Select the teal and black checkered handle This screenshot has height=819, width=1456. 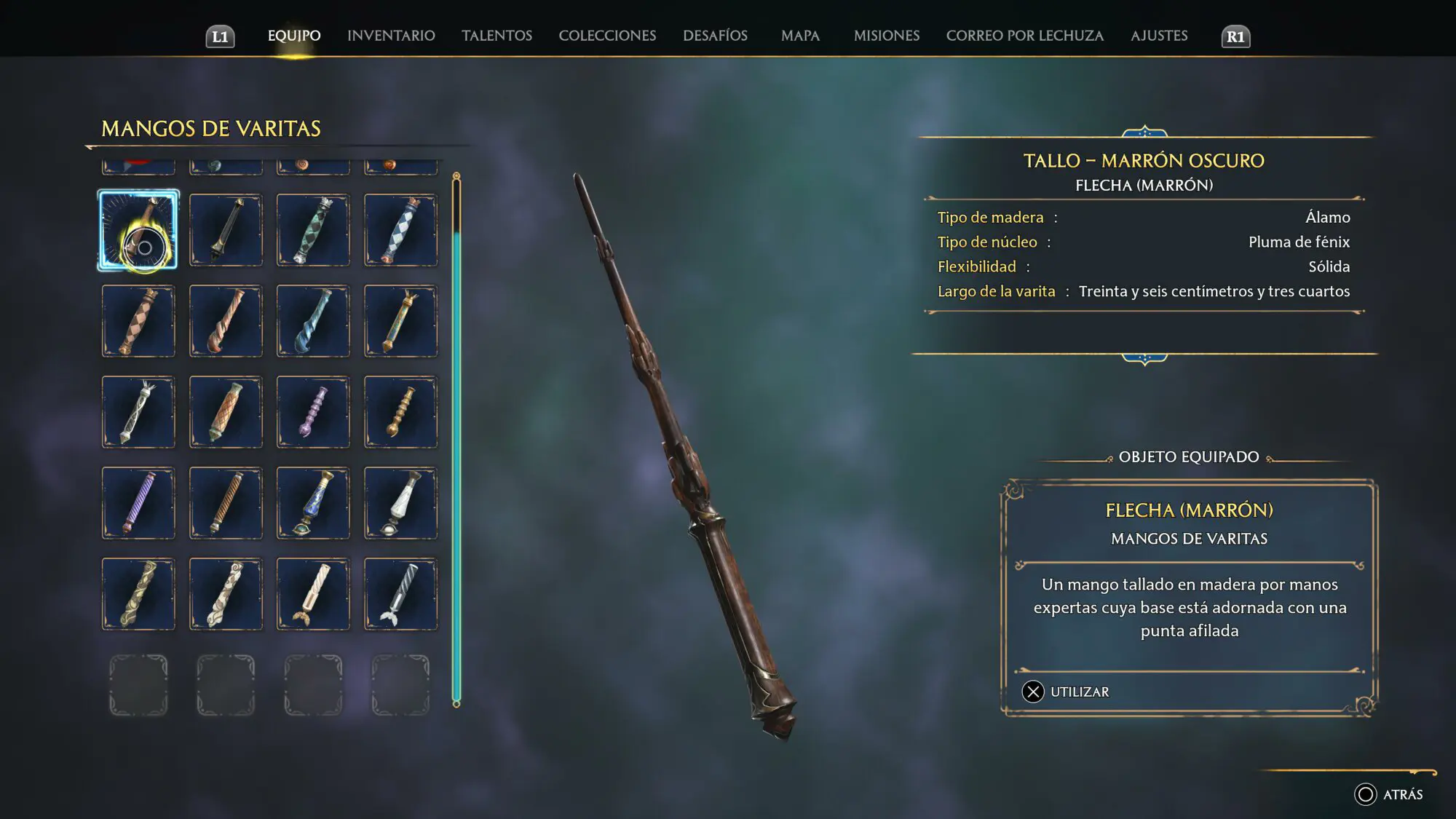click(x=313, y=230)
